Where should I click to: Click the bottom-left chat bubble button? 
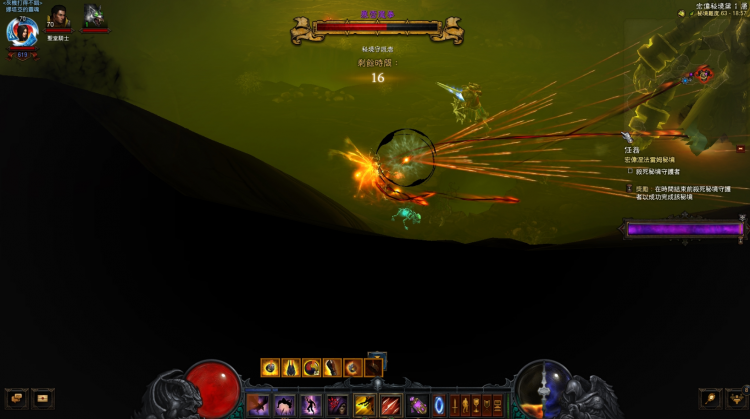(16, 398)
